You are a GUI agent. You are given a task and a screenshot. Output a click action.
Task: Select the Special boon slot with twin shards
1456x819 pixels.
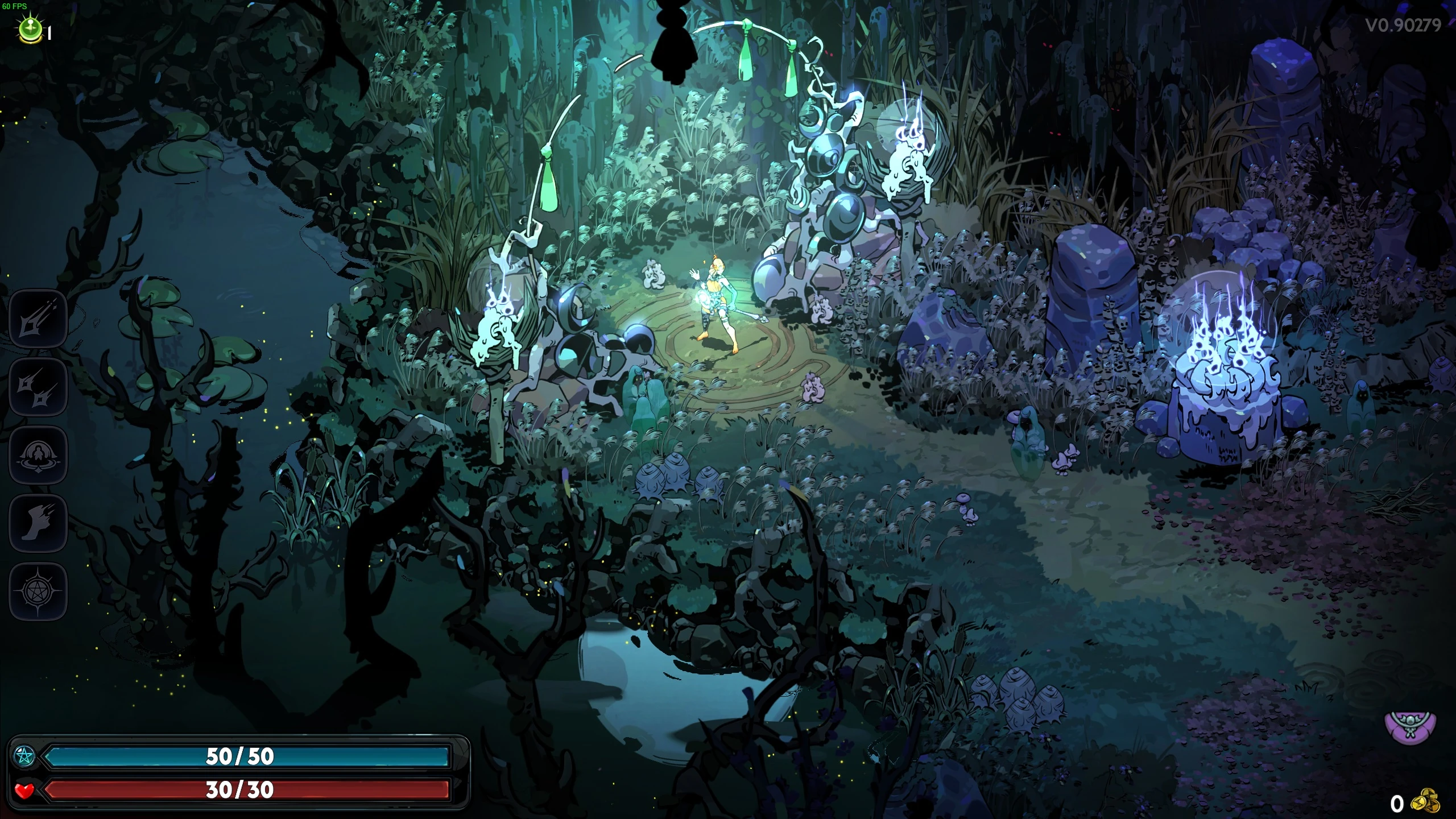38,386
